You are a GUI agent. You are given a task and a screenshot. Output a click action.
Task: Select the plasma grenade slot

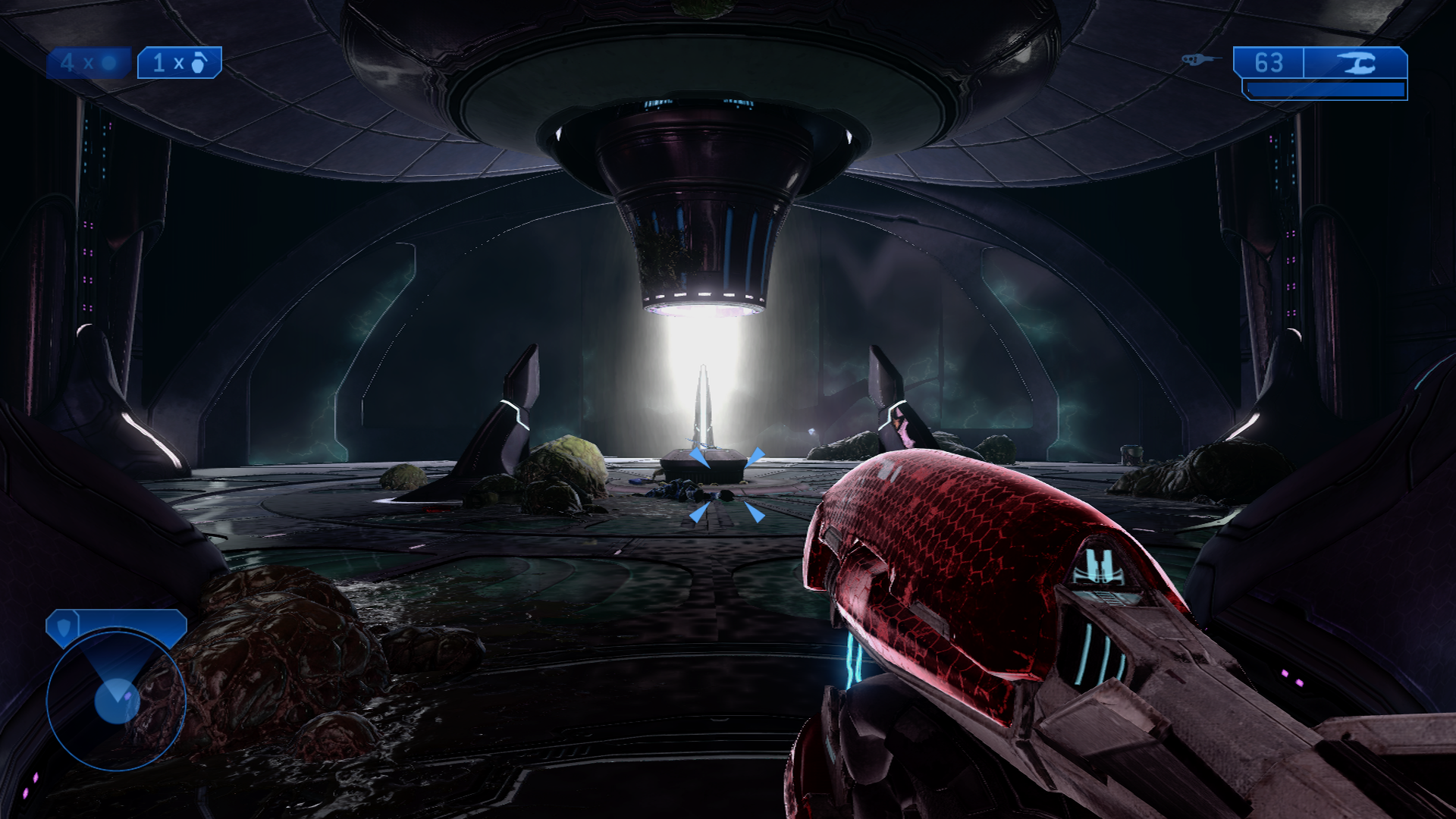[x=88, y=63]
